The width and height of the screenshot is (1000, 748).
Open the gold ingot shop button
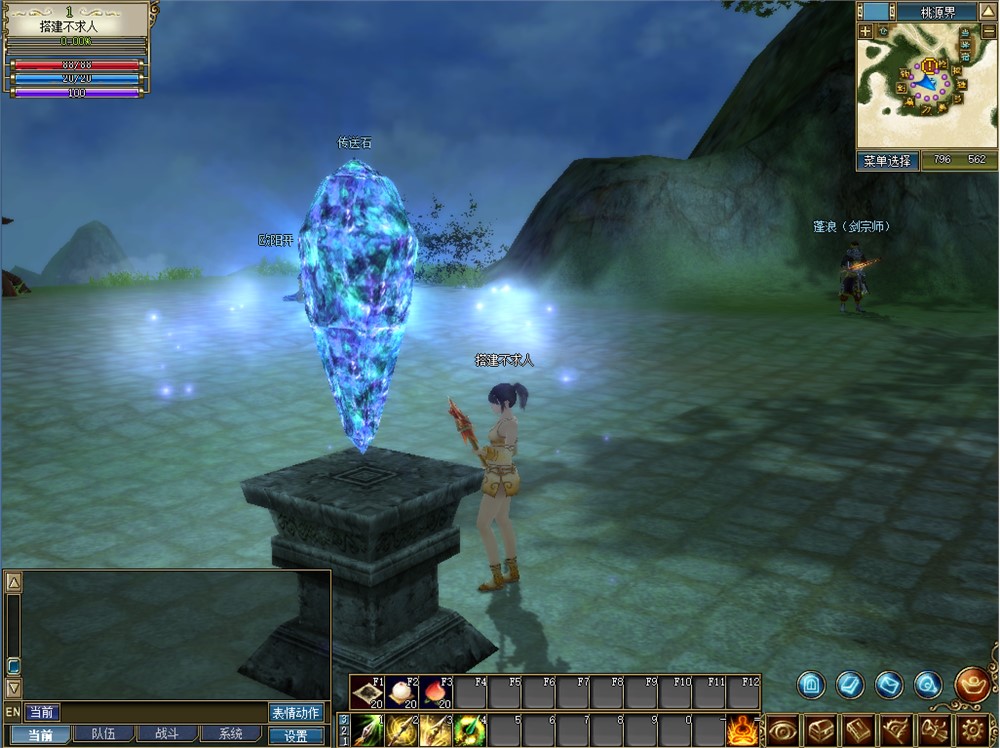coord(972,684)
